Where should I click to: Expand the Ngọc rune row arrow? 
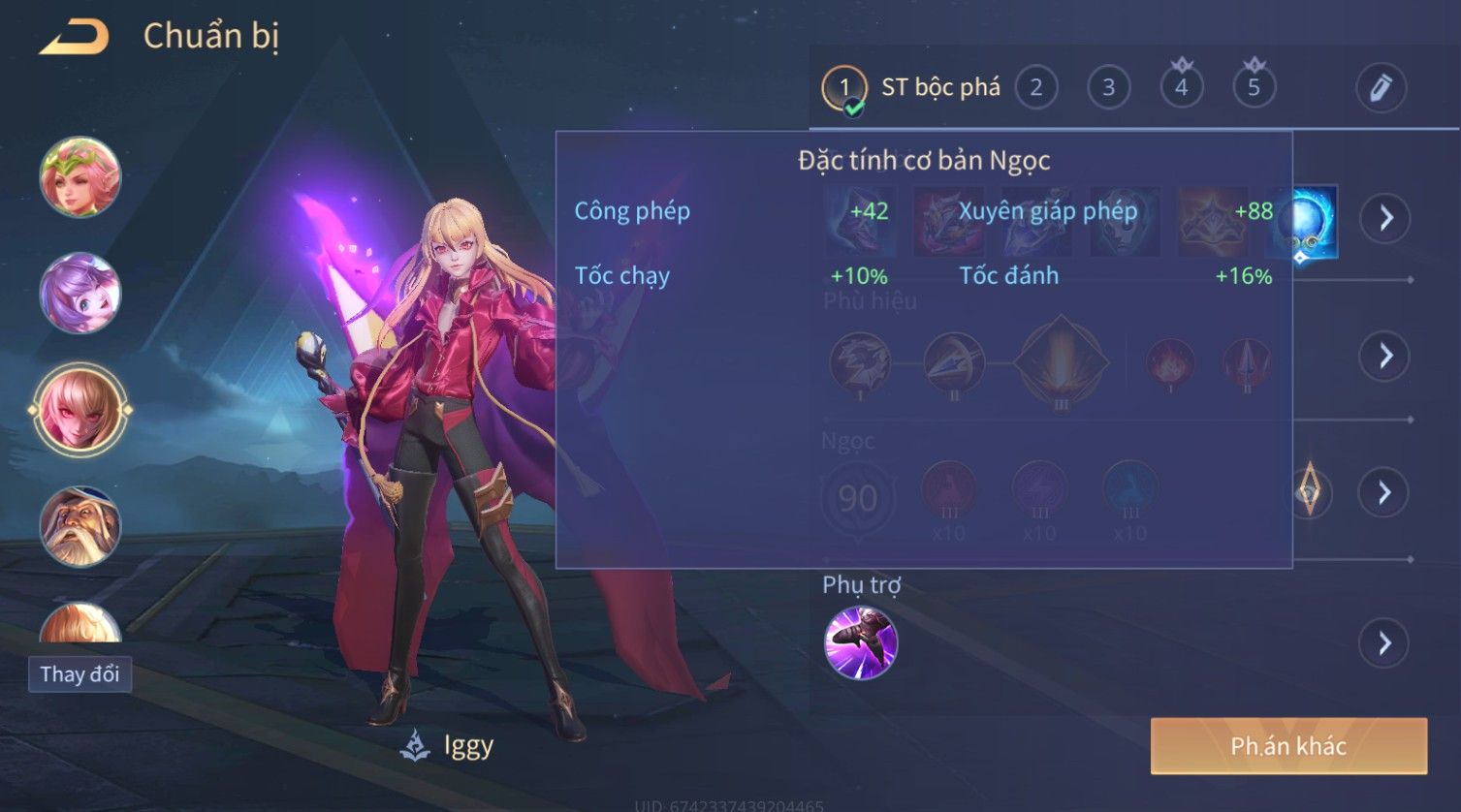point(1384,493)
